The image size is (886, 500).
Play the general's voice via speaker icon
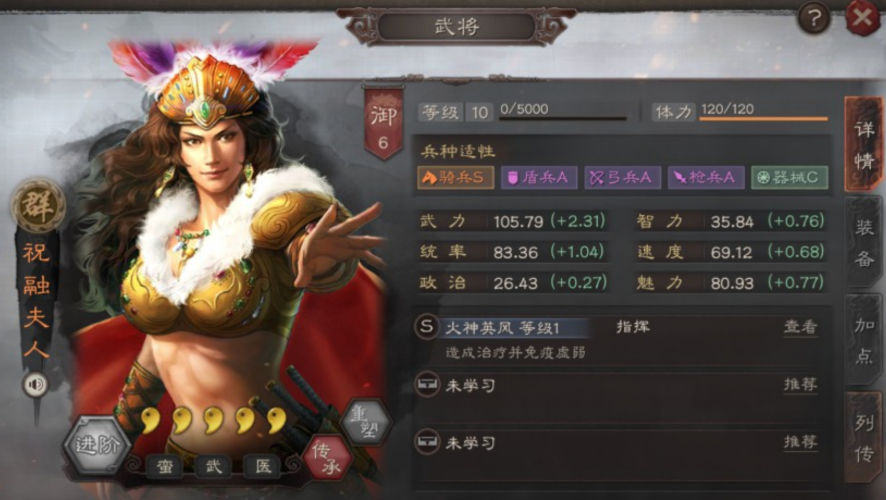(x=37, y=384)
